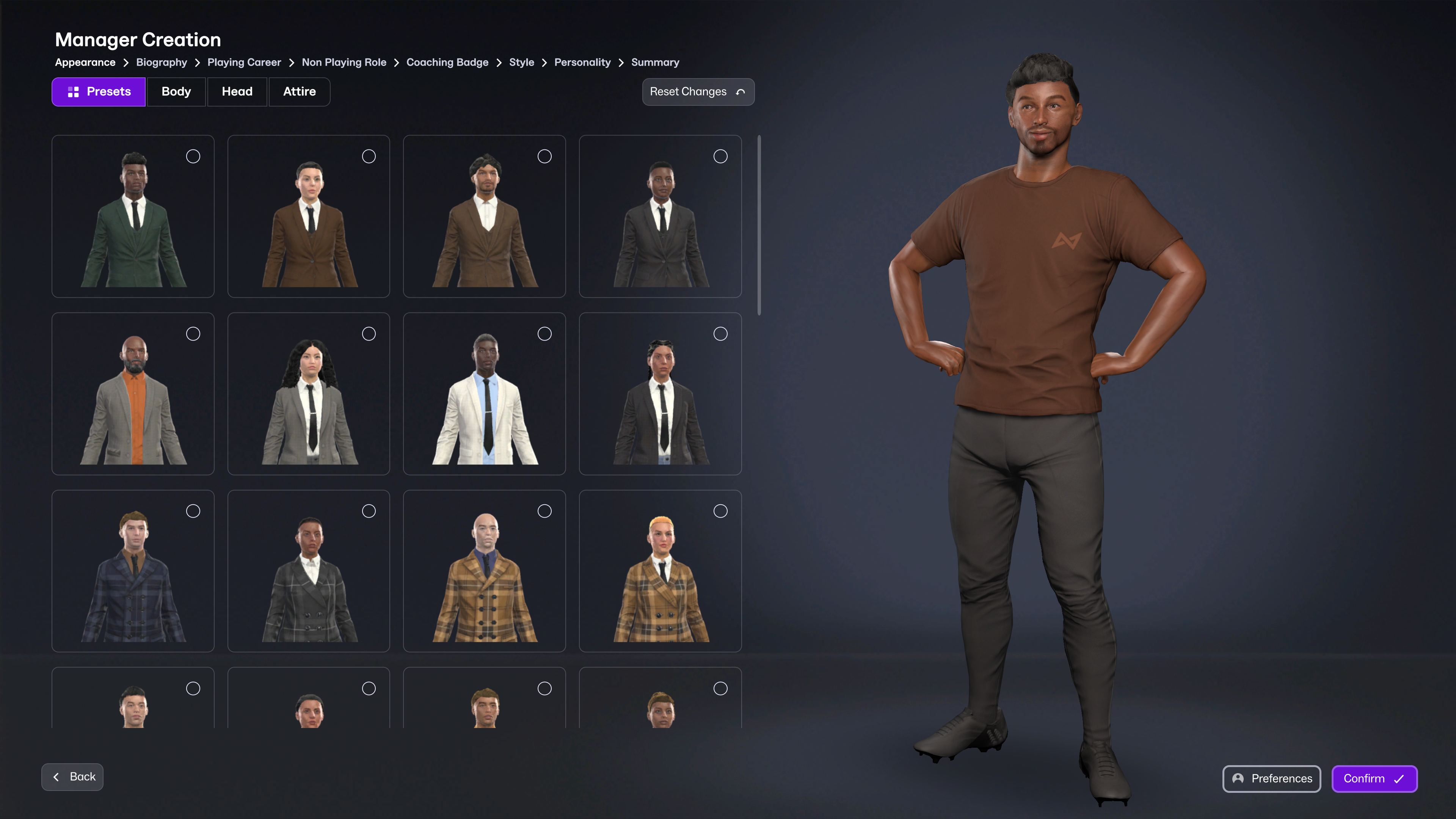Switch to the Attire tab
The image size is (1456, 819).
(x=299, y=91)
